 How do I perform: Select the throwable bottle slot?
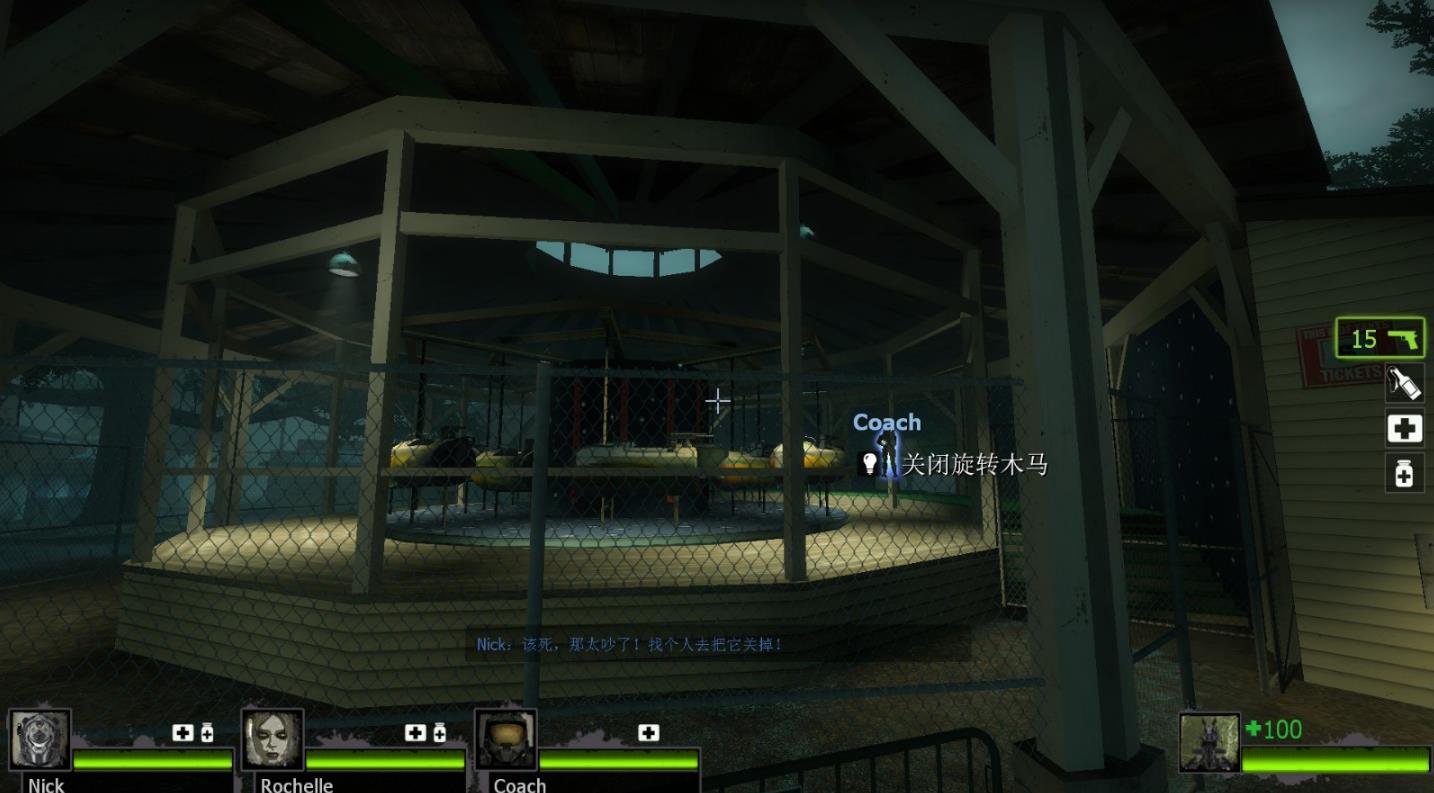pyautogui.click(x=1404, y=383)
